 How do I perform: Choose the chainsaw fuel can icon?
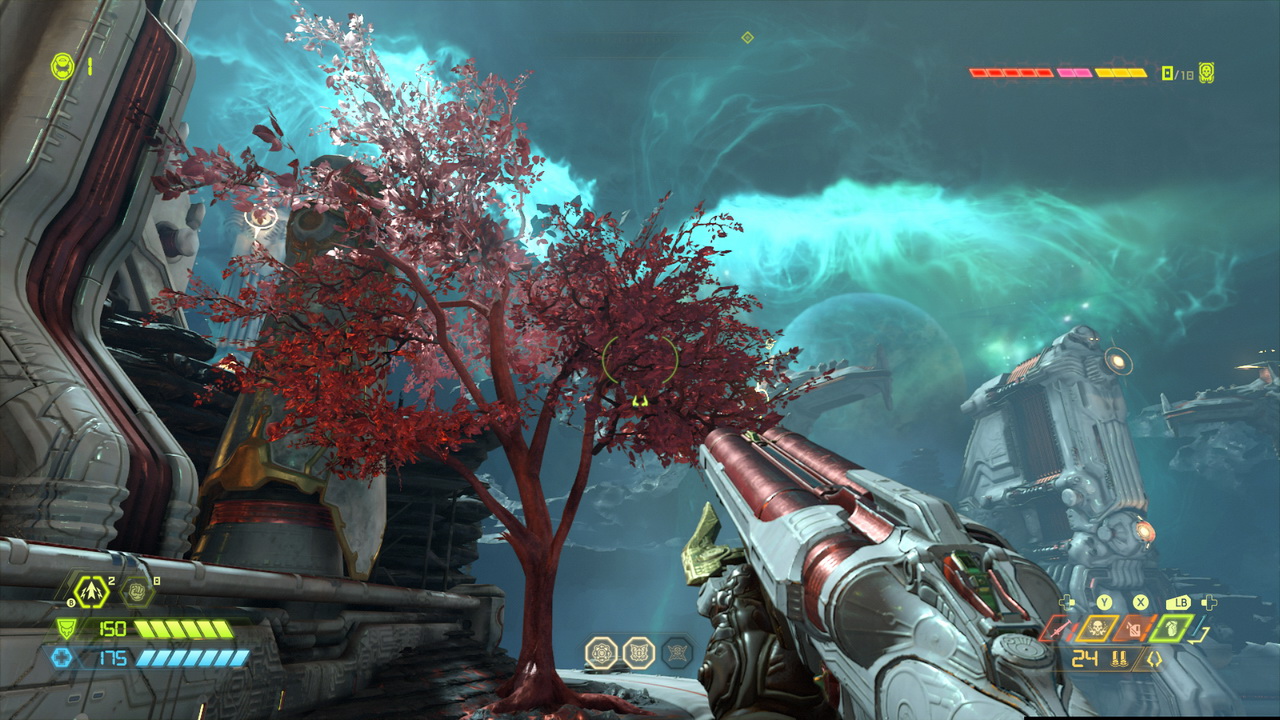pyautogui.click(x=1135, y=628)
